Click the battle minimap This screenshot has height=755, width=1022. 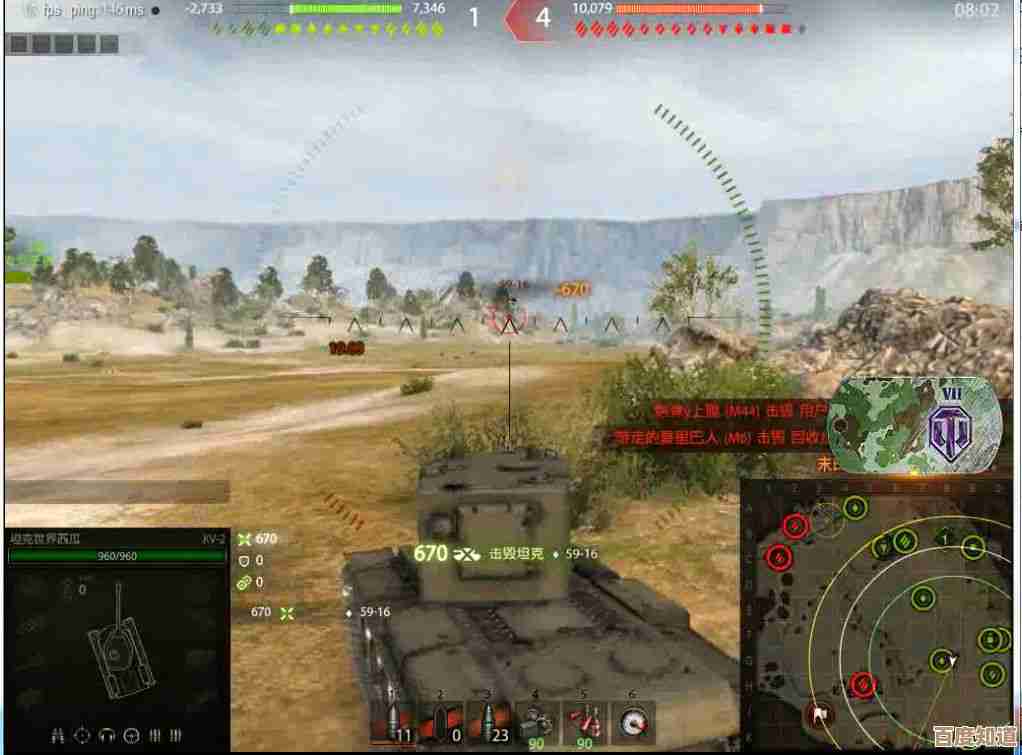pos(880,615)
